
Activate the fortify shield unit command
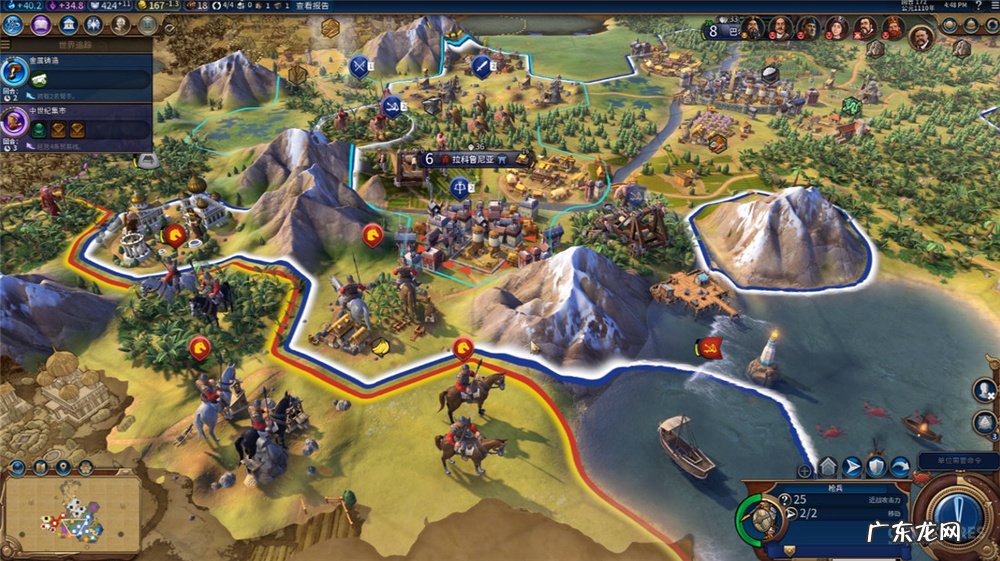tap(876, 467)
